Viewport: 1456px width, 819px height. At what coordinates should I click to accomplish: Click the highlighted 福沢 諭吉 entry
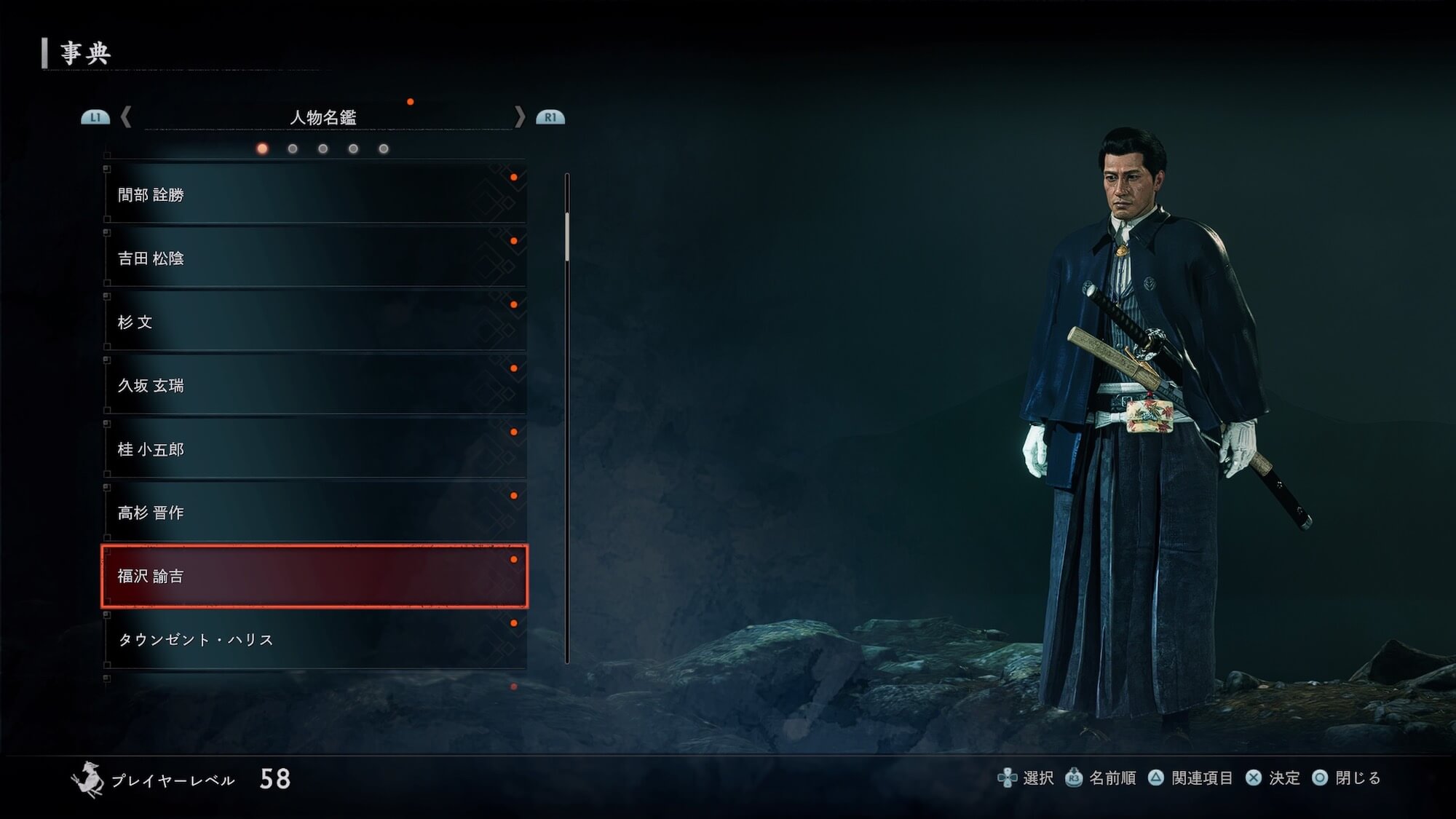pos(314,576)
